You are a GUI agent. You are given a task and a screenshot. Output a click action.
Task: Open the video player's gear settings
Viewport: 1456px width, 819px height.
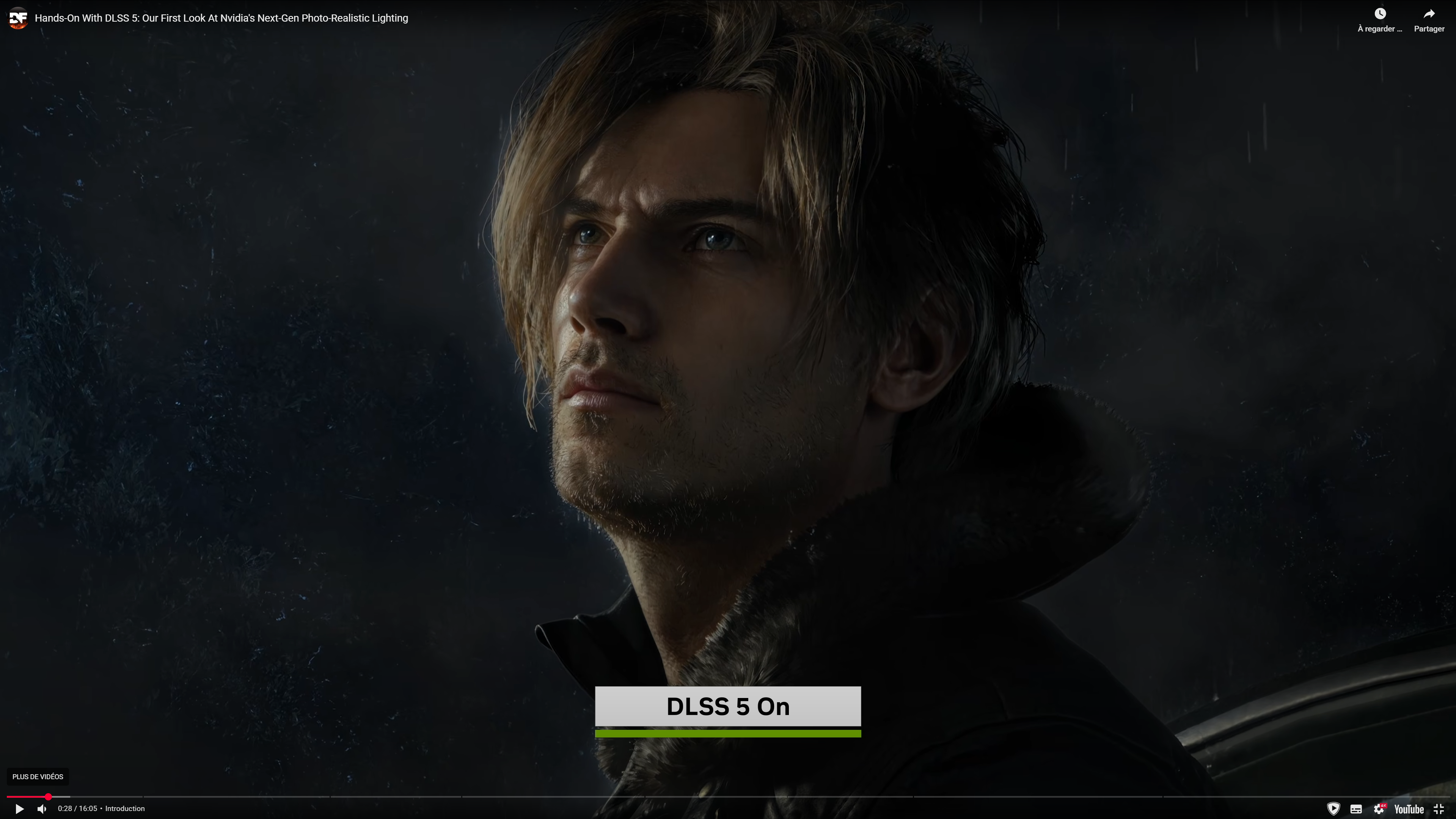(x=1379, y=809)
